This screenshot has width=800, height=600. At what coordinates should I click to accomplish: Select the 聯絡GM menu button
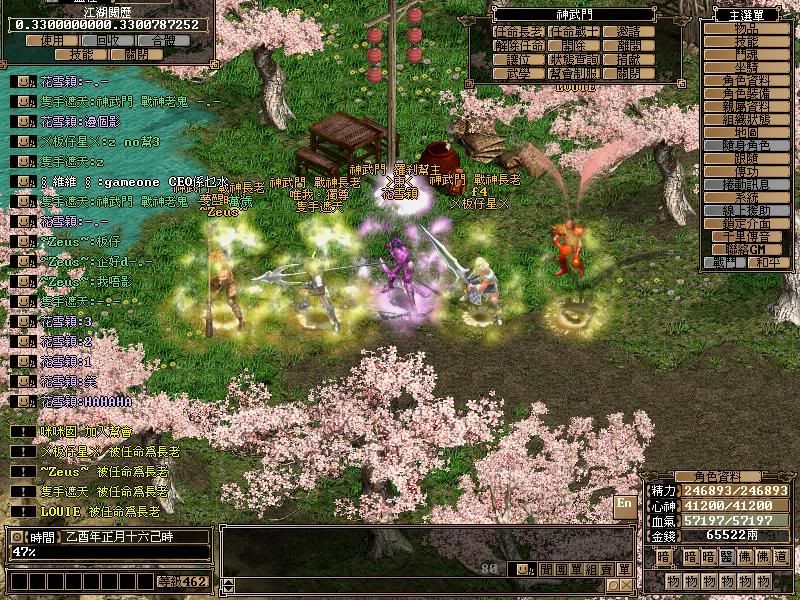tap(746, 249)
